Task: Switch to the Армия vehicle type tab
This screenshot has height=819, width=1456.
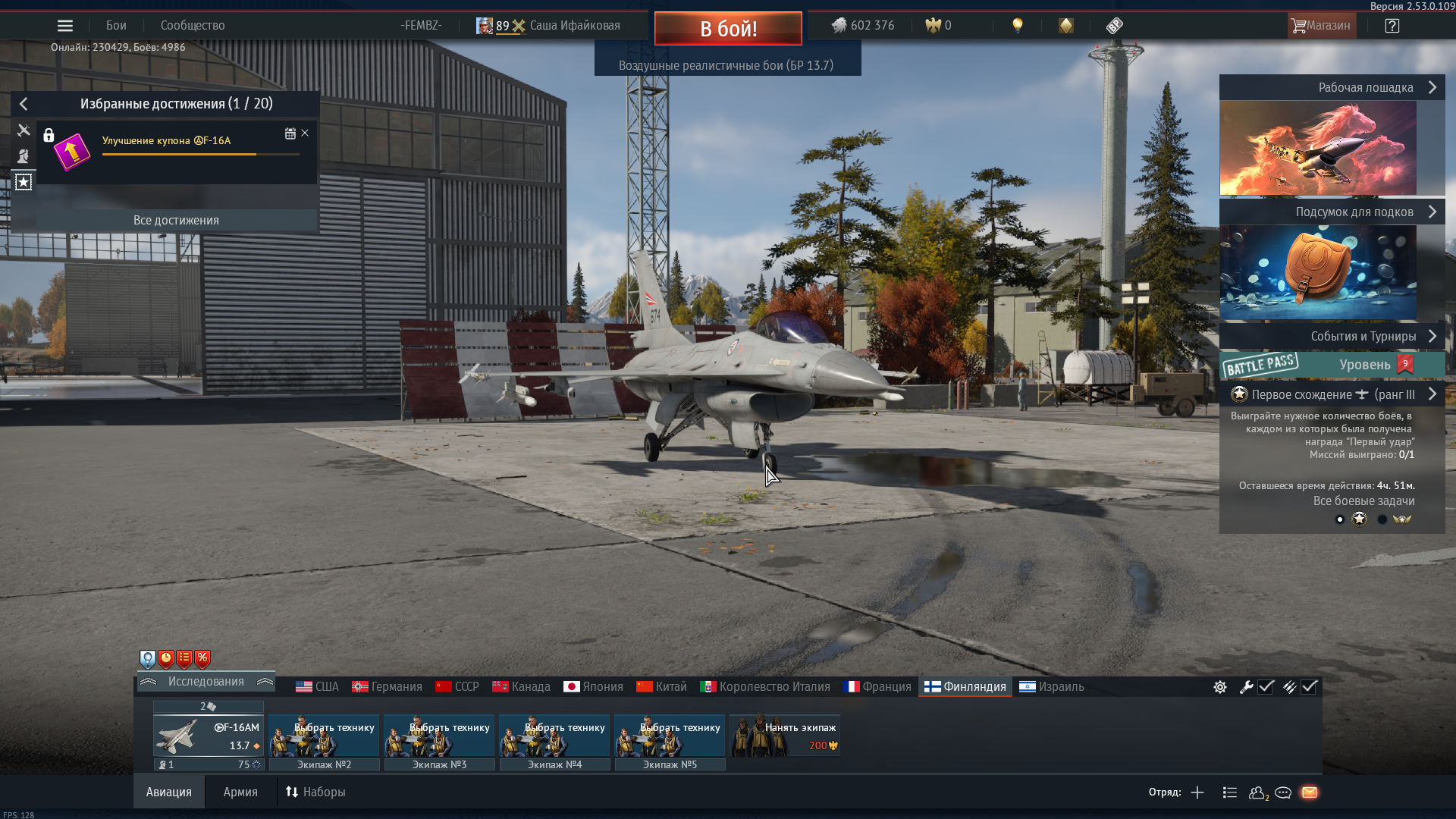Action: coord(240,792)
